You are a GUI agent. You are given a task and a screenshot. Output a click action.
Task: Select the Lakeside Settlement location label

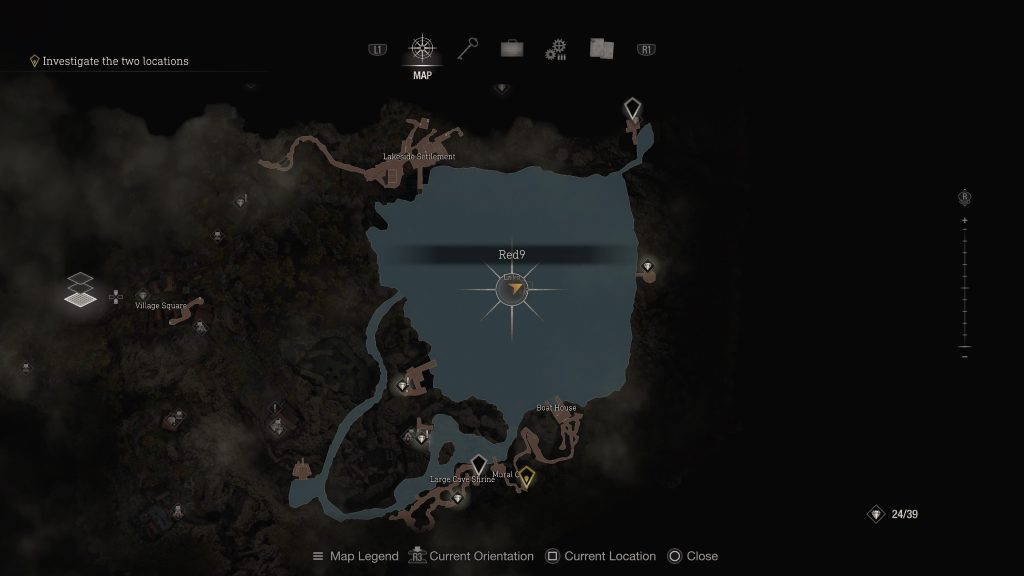coord(419,157)
